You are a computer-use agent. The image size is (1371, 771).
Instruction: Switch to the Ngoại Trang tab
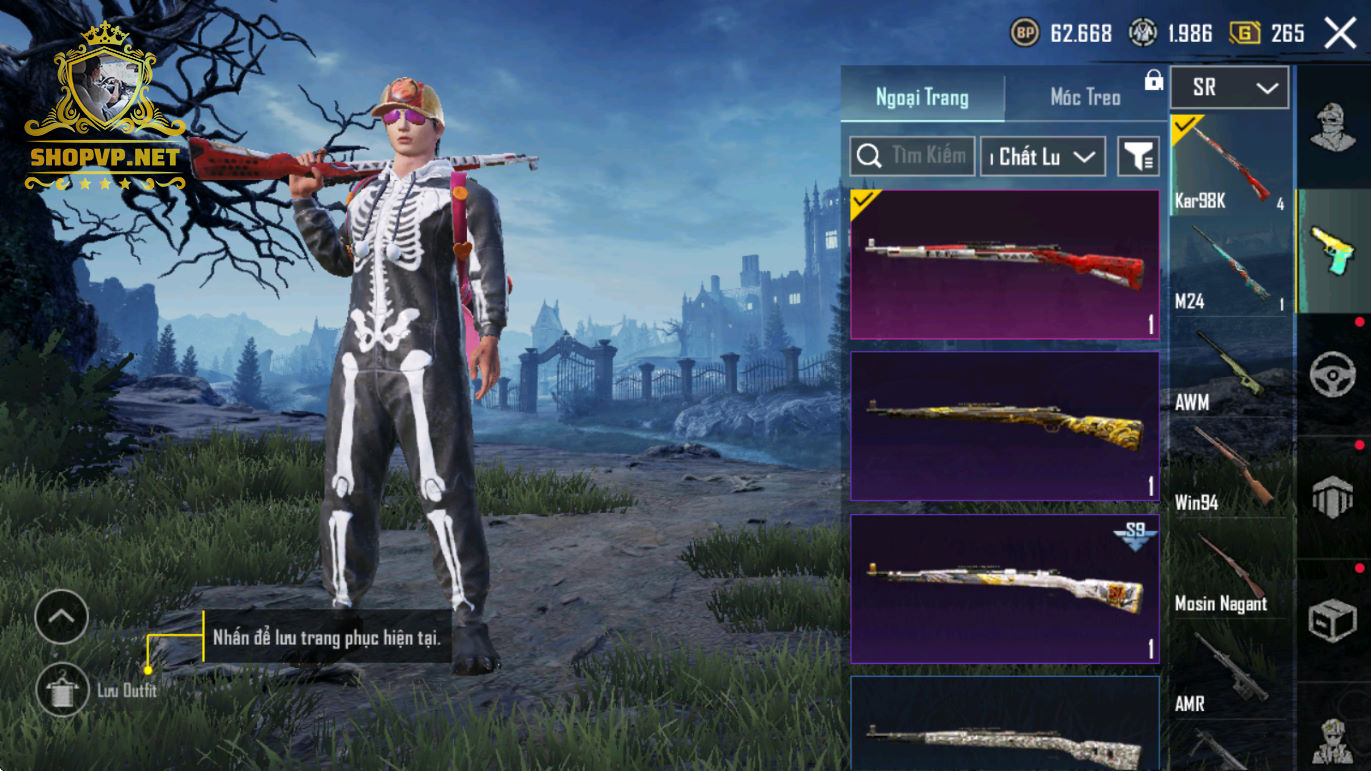(922, 97)
